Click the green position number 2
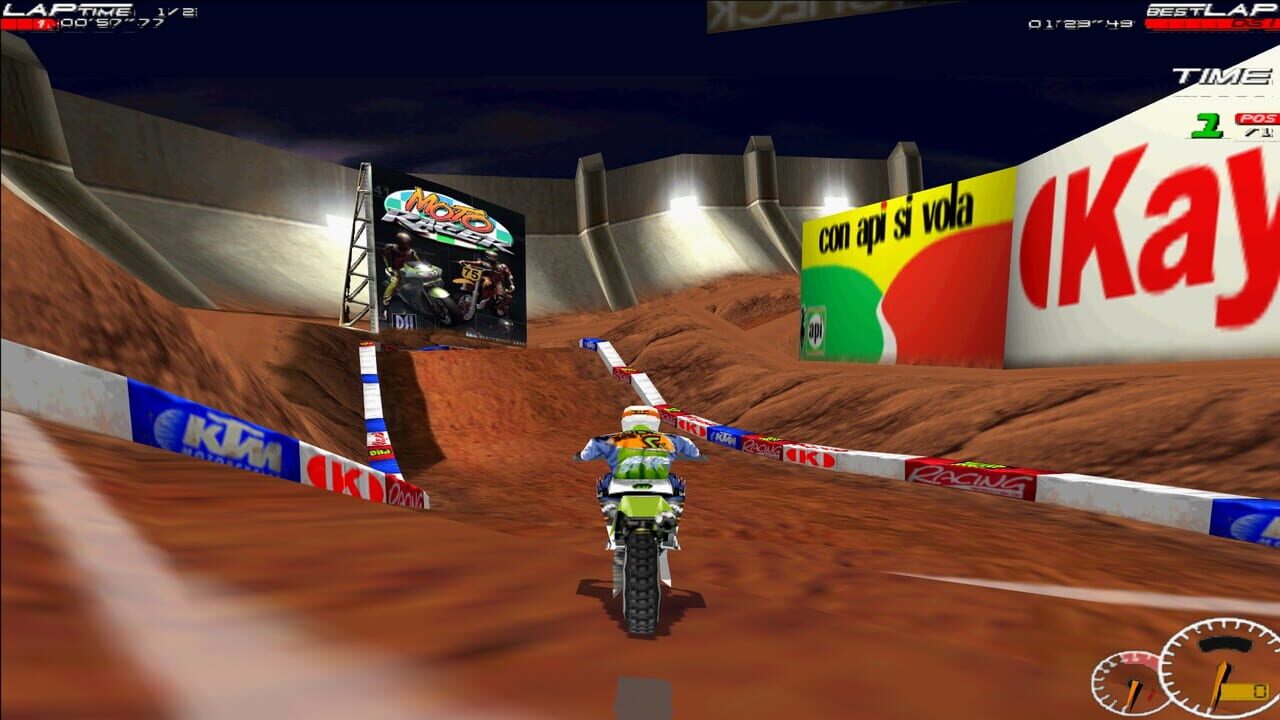Image resolution: width=1280 pixels, height=720 pixels. [1207, 125]
